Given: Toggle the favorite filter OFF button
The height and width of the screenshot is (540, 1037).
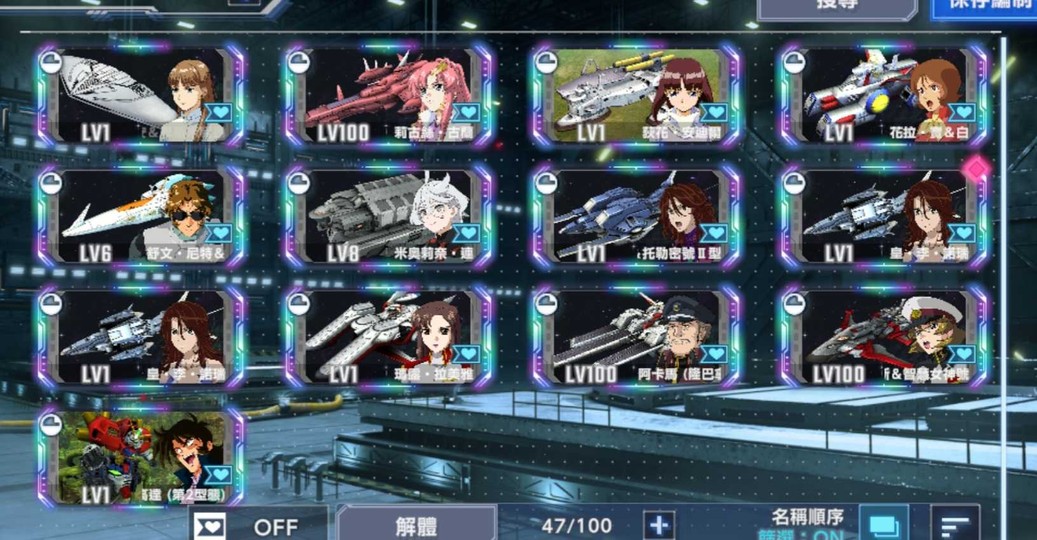Looking at the screenshot, I should (x=258, y=525).
